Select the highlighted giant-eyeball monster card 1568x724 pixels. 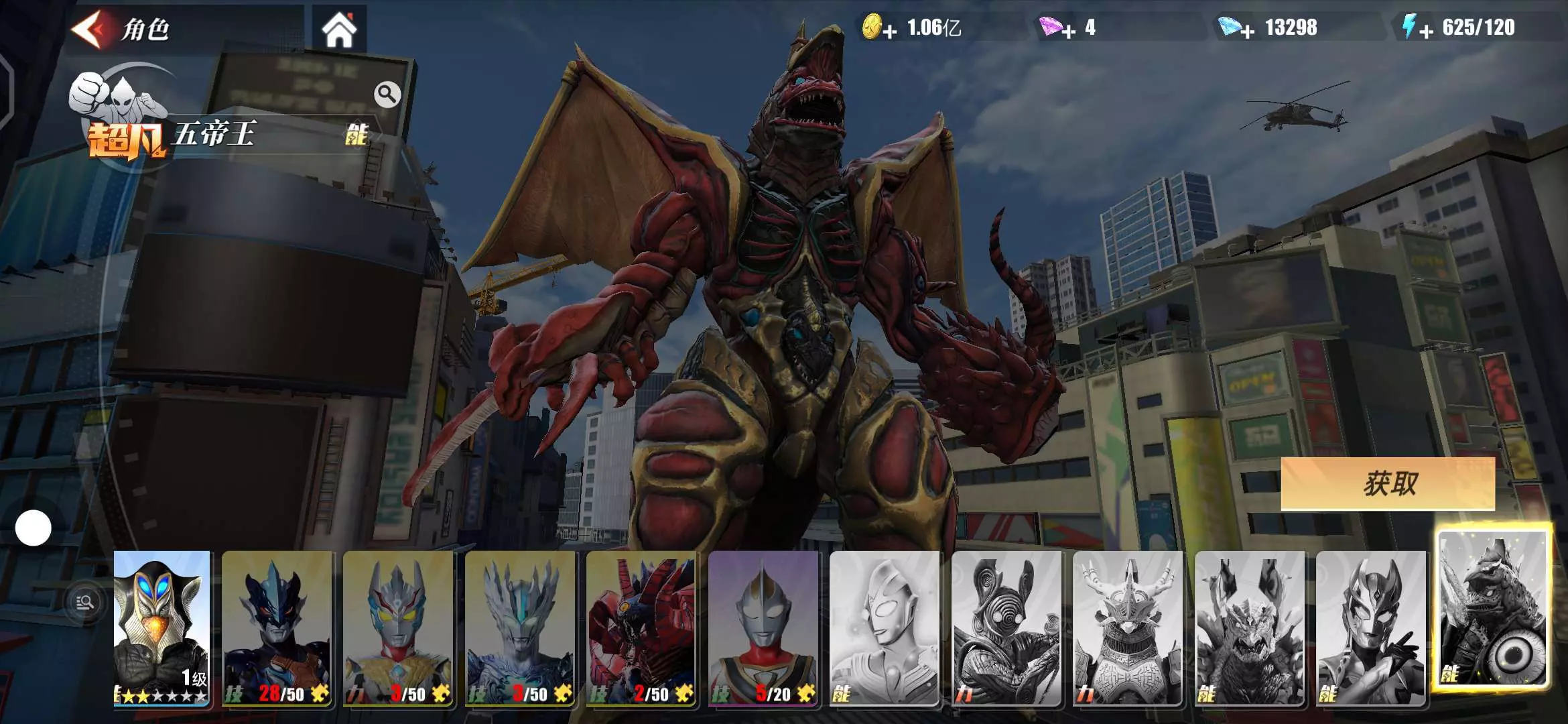(x=1493, y=609)
